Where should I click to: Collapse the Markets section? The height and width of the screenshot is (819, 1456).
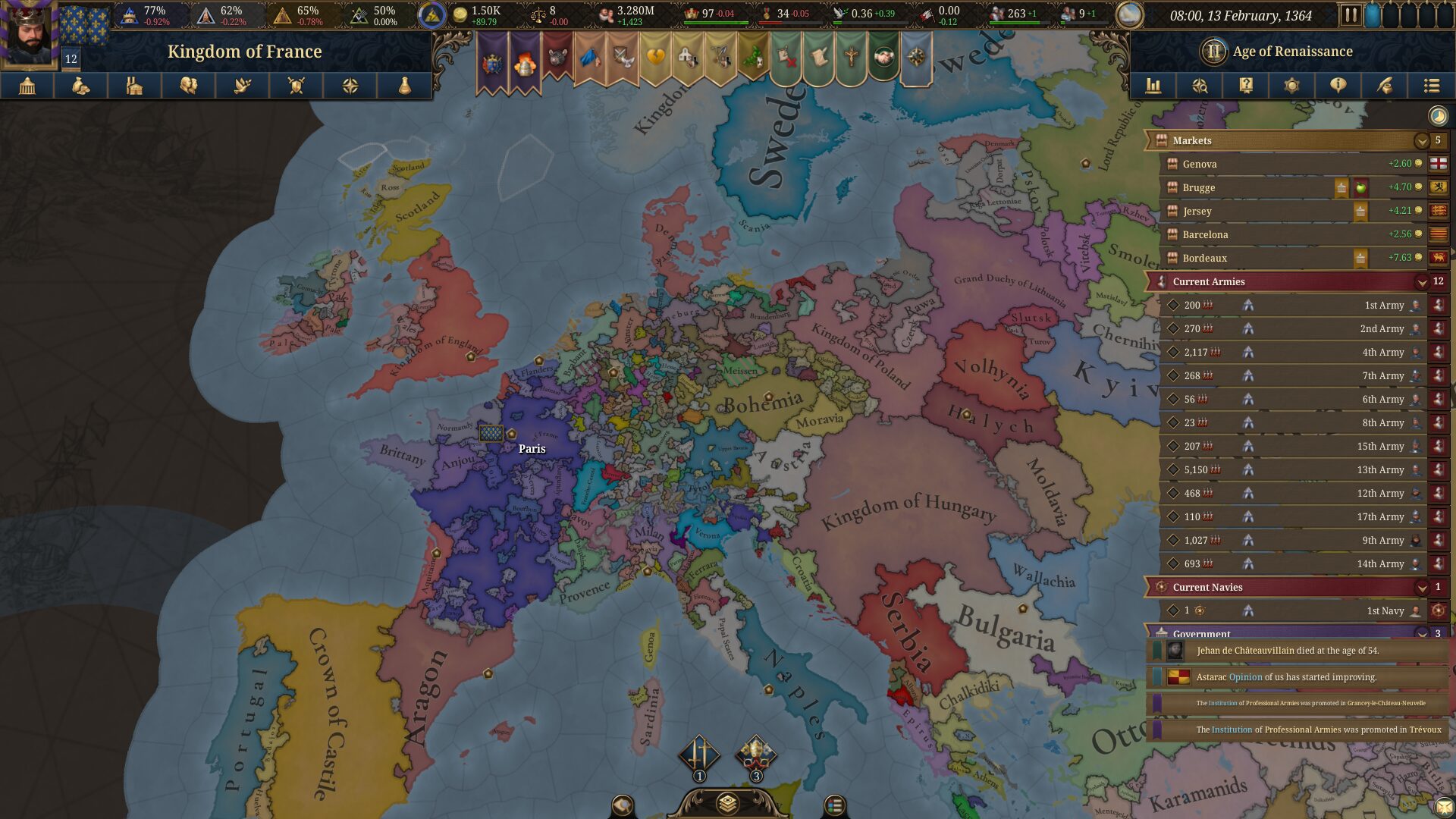click(x=1422, y=140)
